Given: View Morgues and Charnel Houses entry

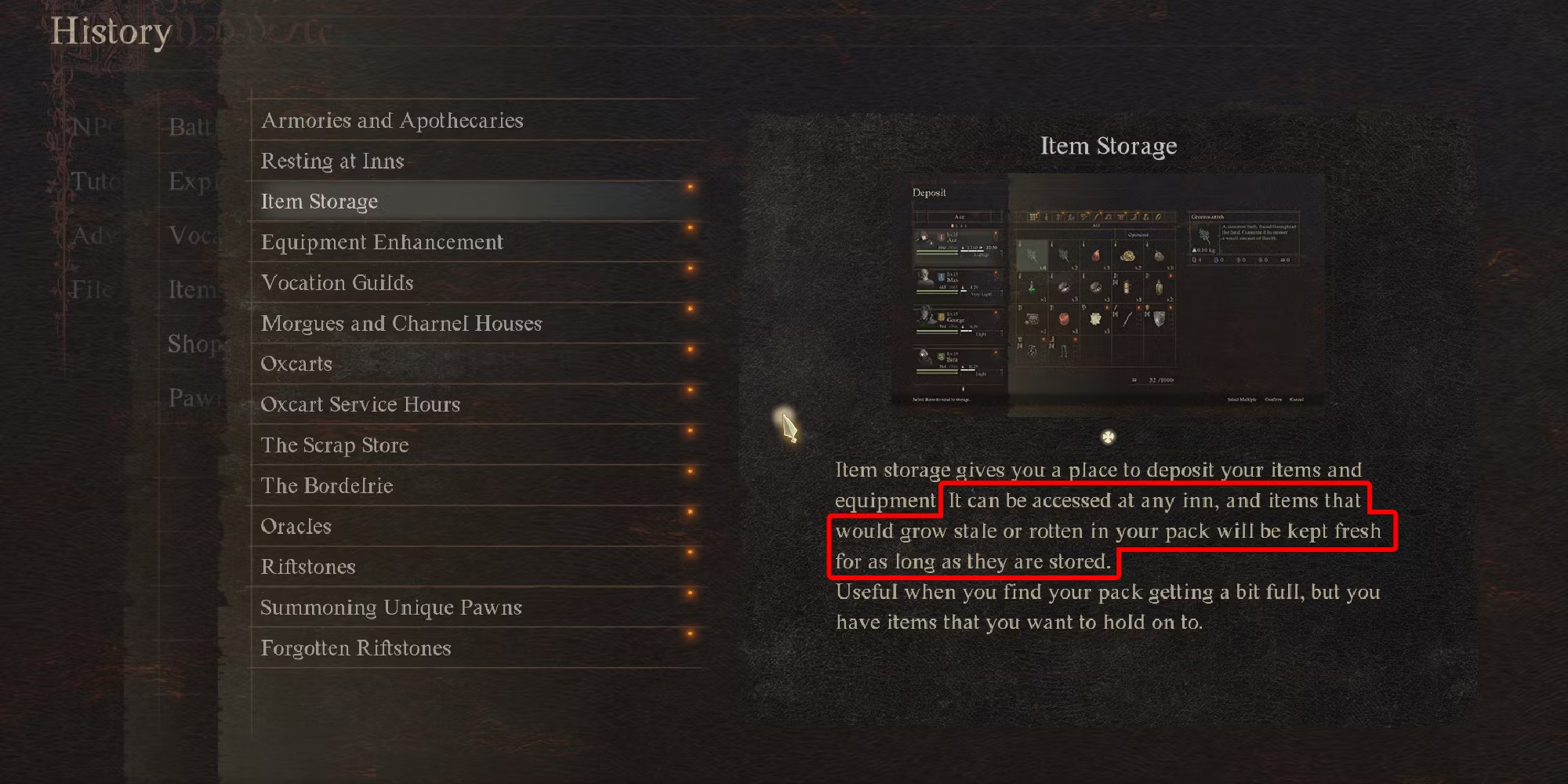Looking at the screenshot, I should pyautogui.click(x=401, y=324).
